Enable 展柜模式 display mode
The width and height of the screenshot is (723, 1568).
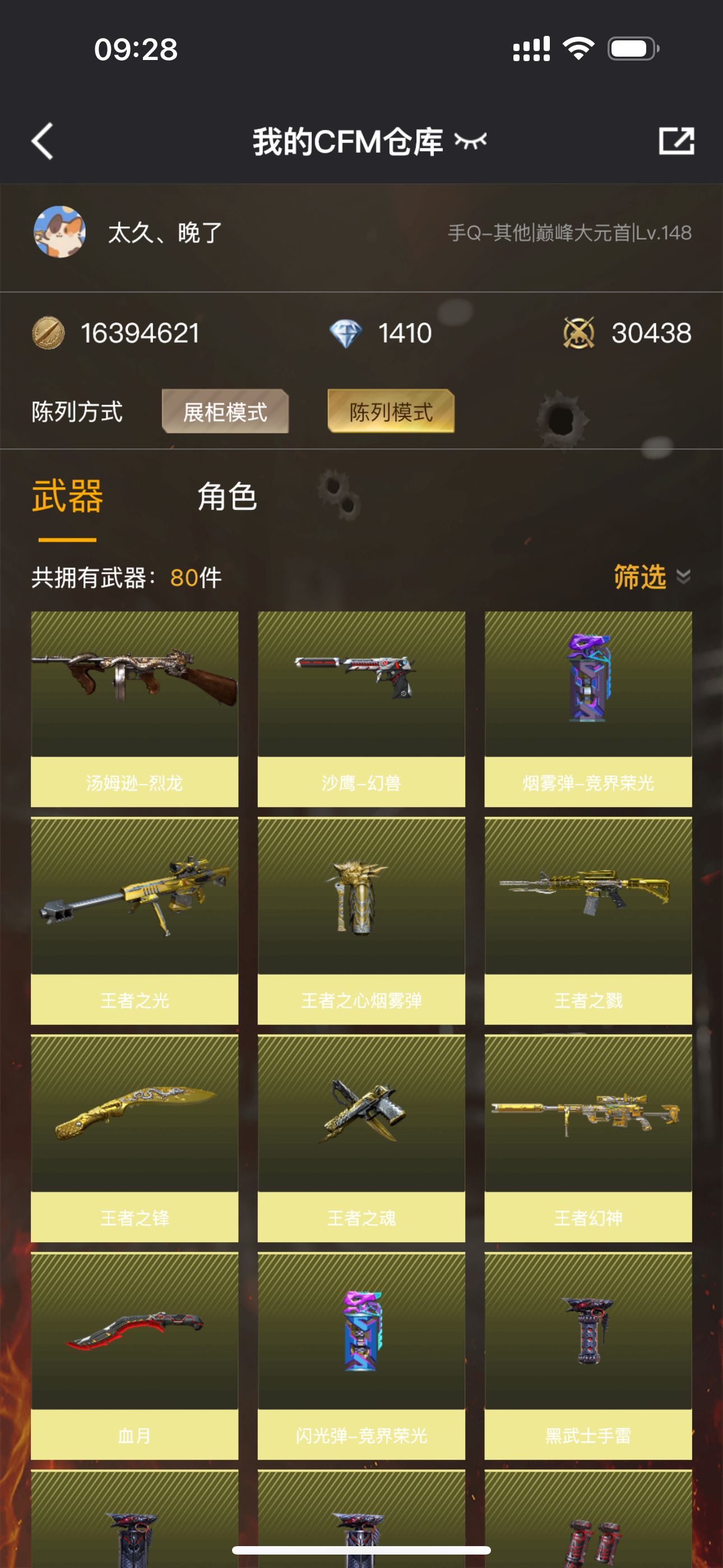(x=225, y=413)
